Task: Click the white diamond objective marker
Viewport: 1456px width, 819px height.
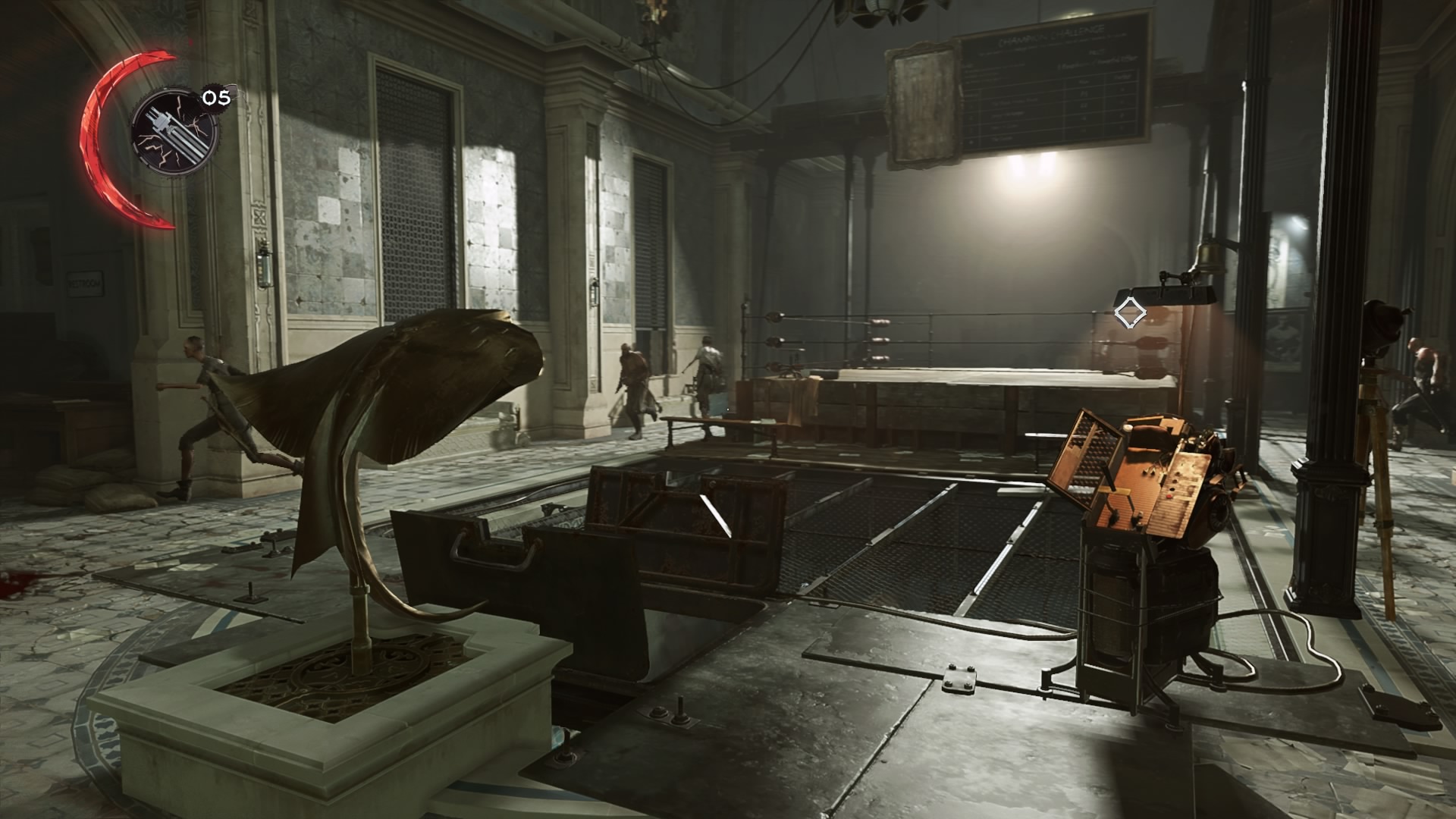Action: [1129, 312]
